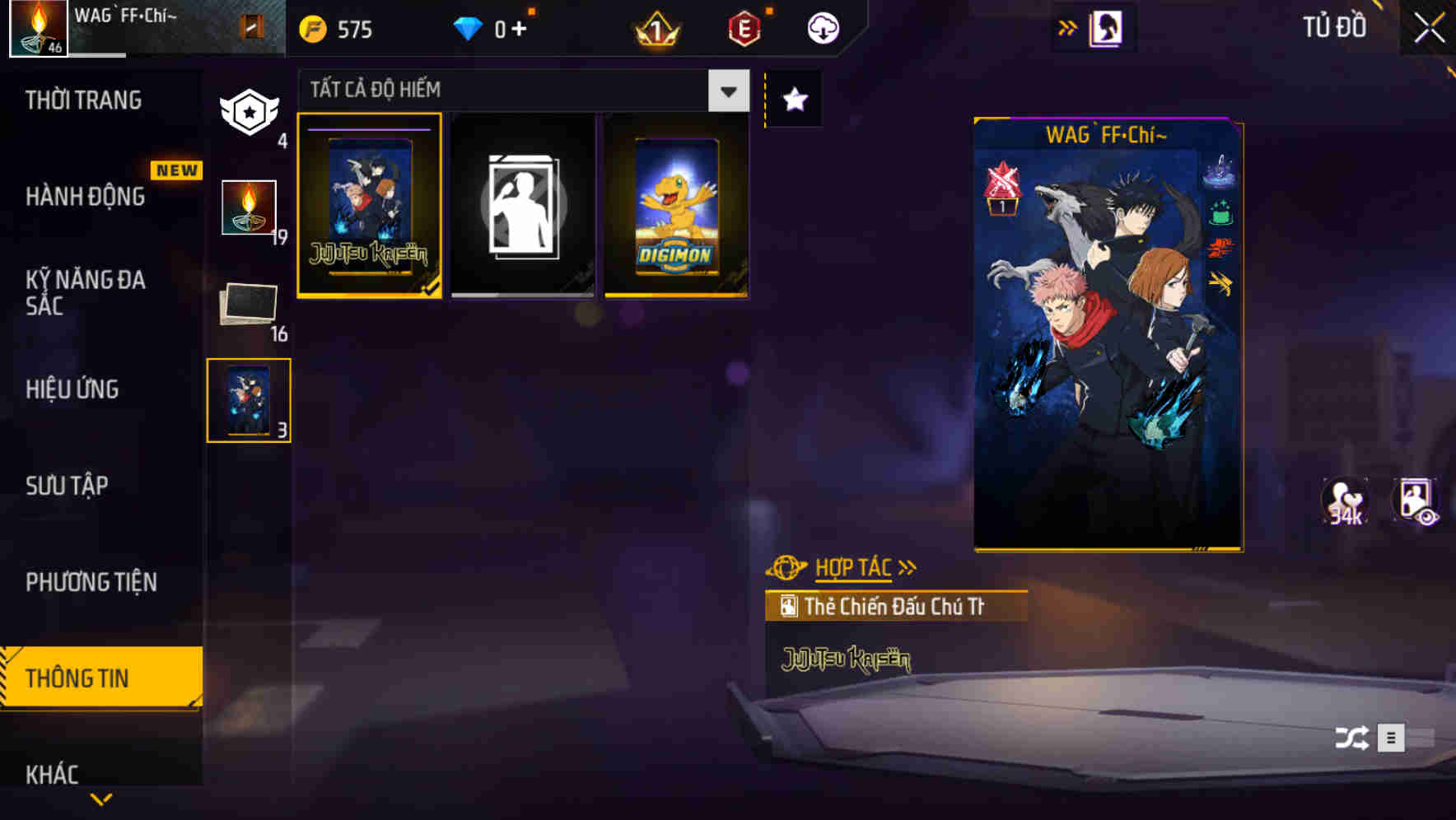This screenshot has width=1456, height=820.
Task: Collapse the sidebar using the down chevron below KHÁC
Action: [x=101, y=799]
